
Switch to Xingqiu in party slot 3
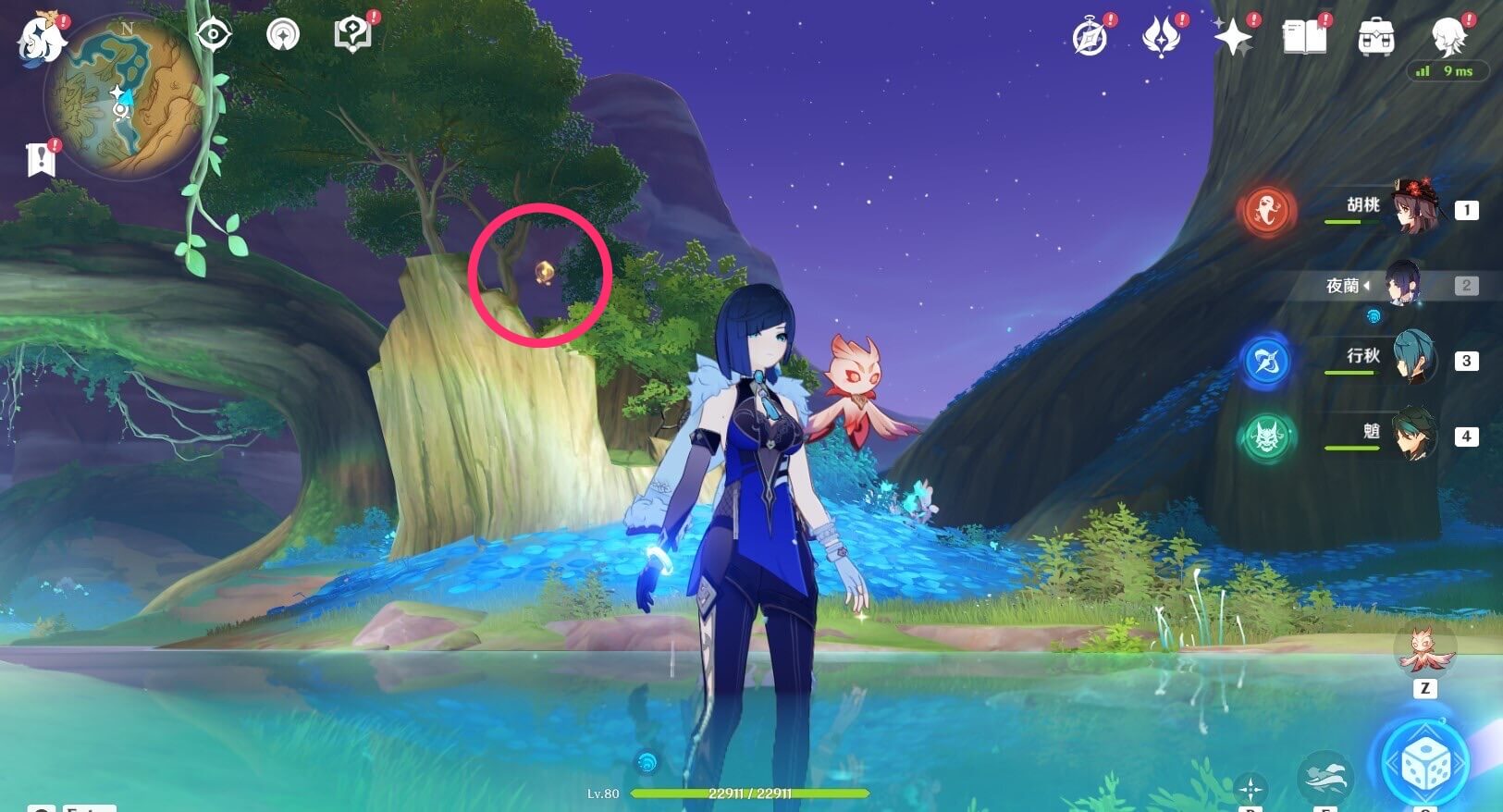(1414, 359)
